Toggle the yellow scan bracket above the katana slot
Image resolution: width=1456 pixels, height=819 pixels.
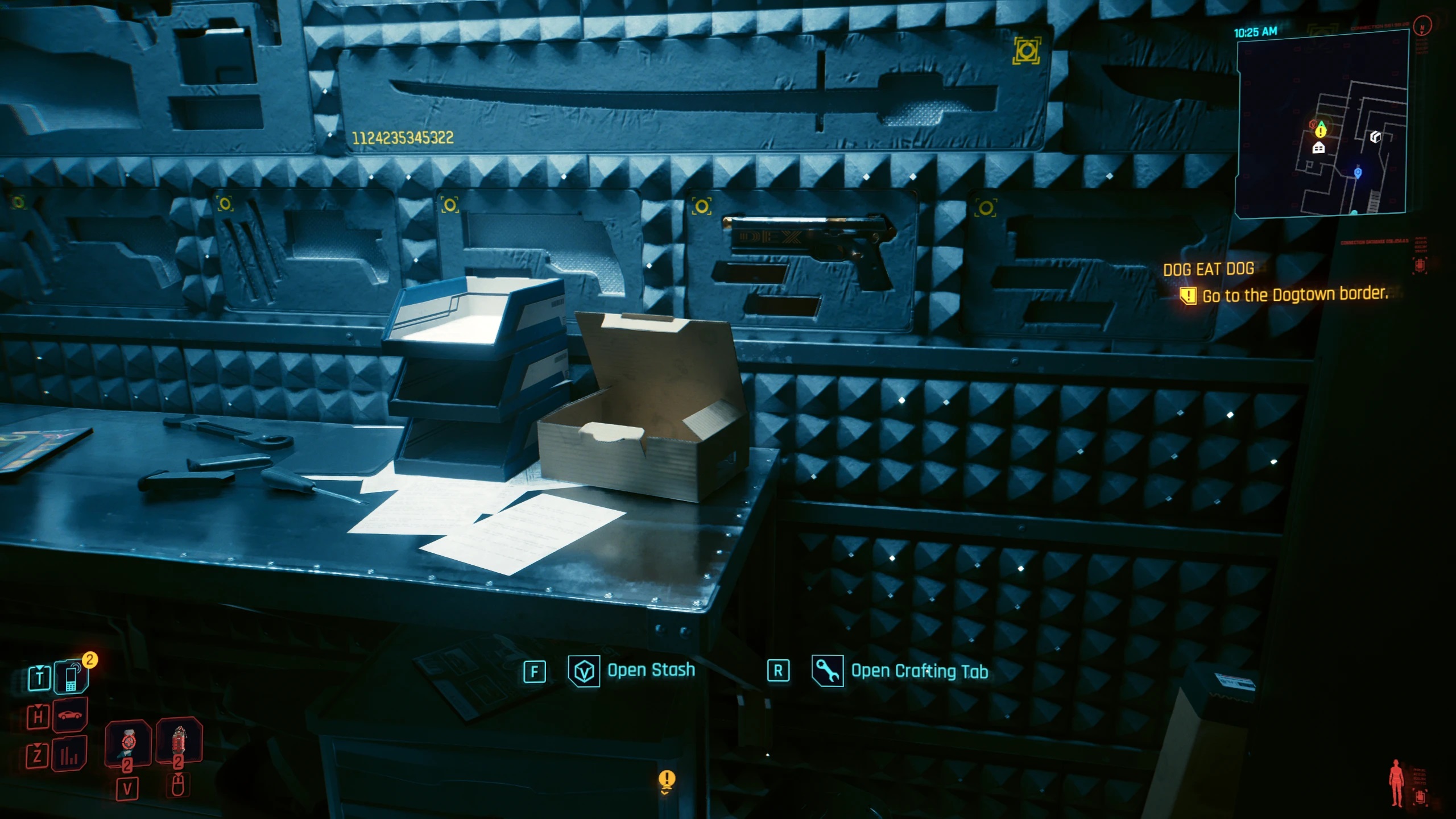[x=1028, y=50]
